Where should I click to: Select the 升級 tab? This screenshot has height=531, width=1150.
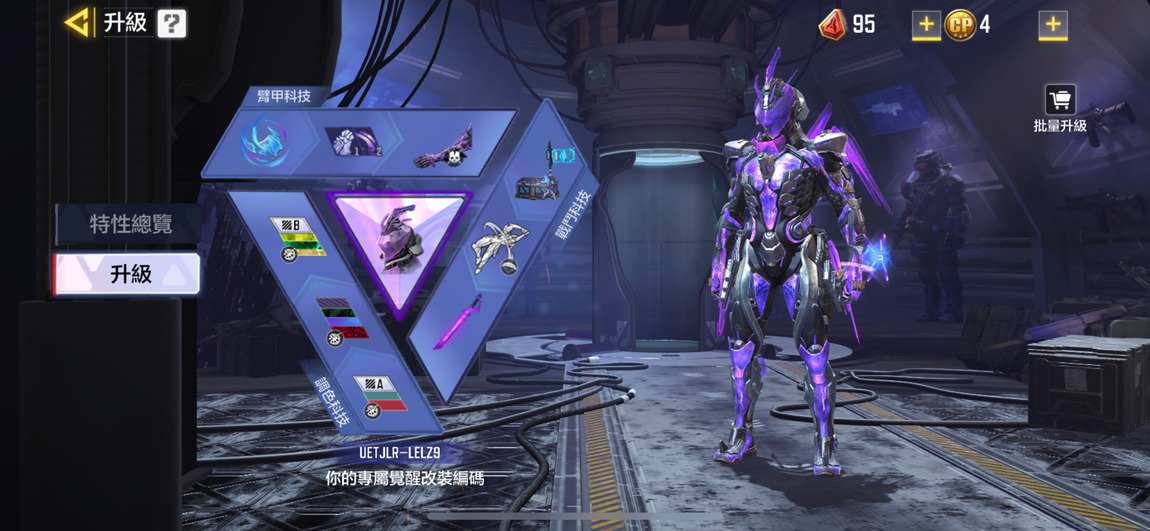(x=128, y=274)
